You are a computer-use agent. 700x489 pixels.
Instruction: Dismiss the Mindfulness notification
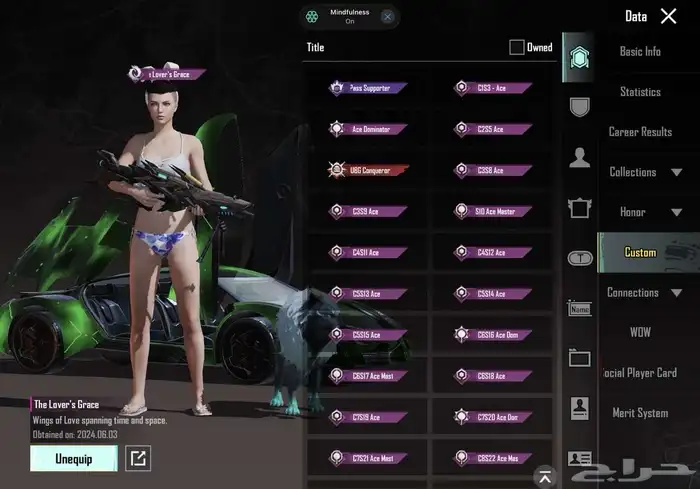(x=387, y=16)
